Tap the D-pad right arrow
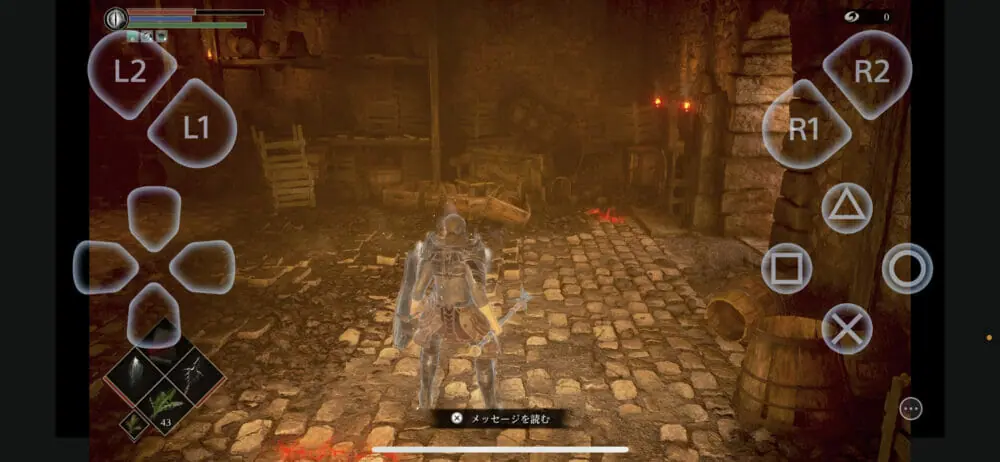The height and width of the screenshot is (462, 1000). click(x=202, y=267)
